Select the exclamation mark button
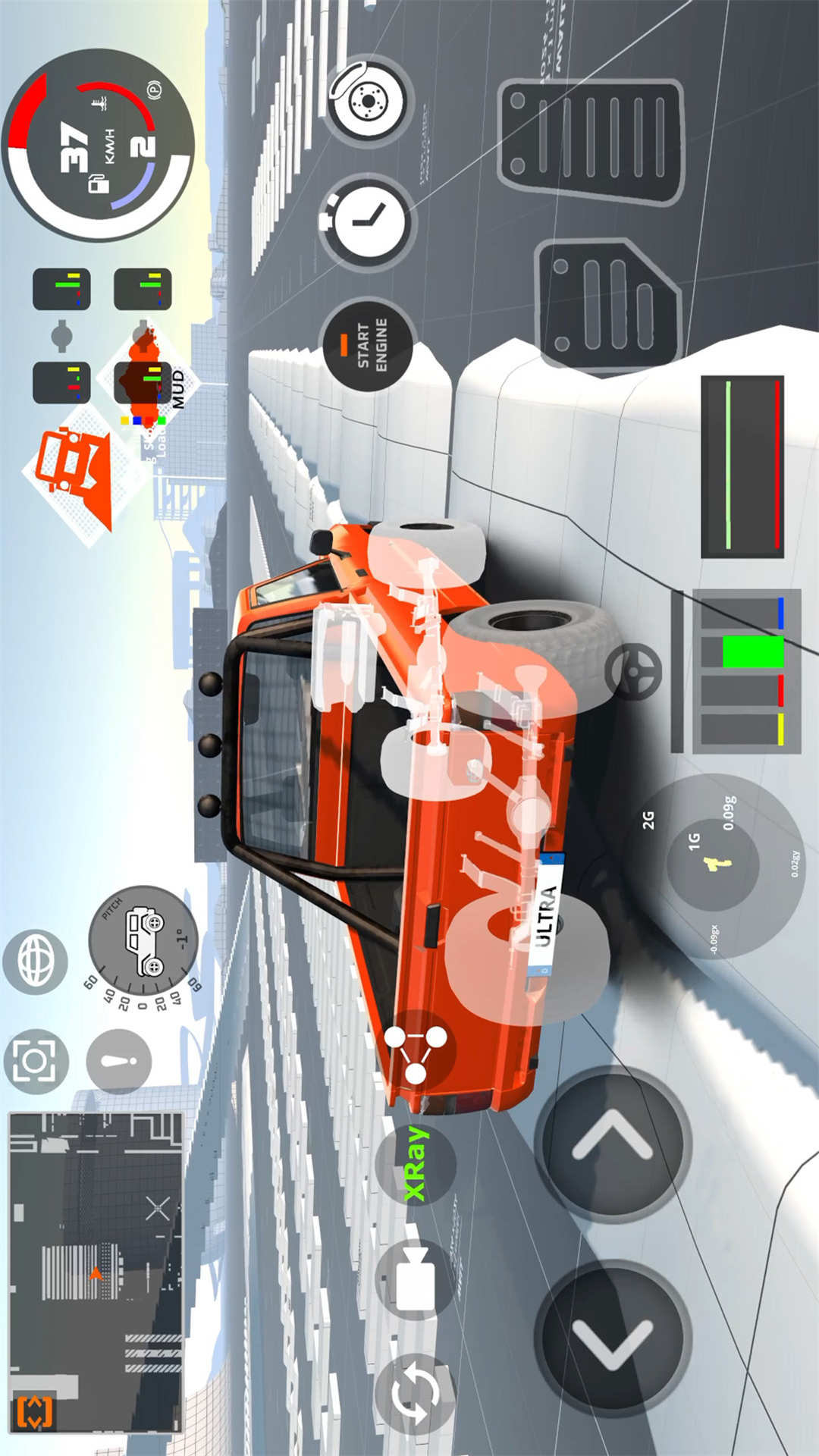 119,1061
